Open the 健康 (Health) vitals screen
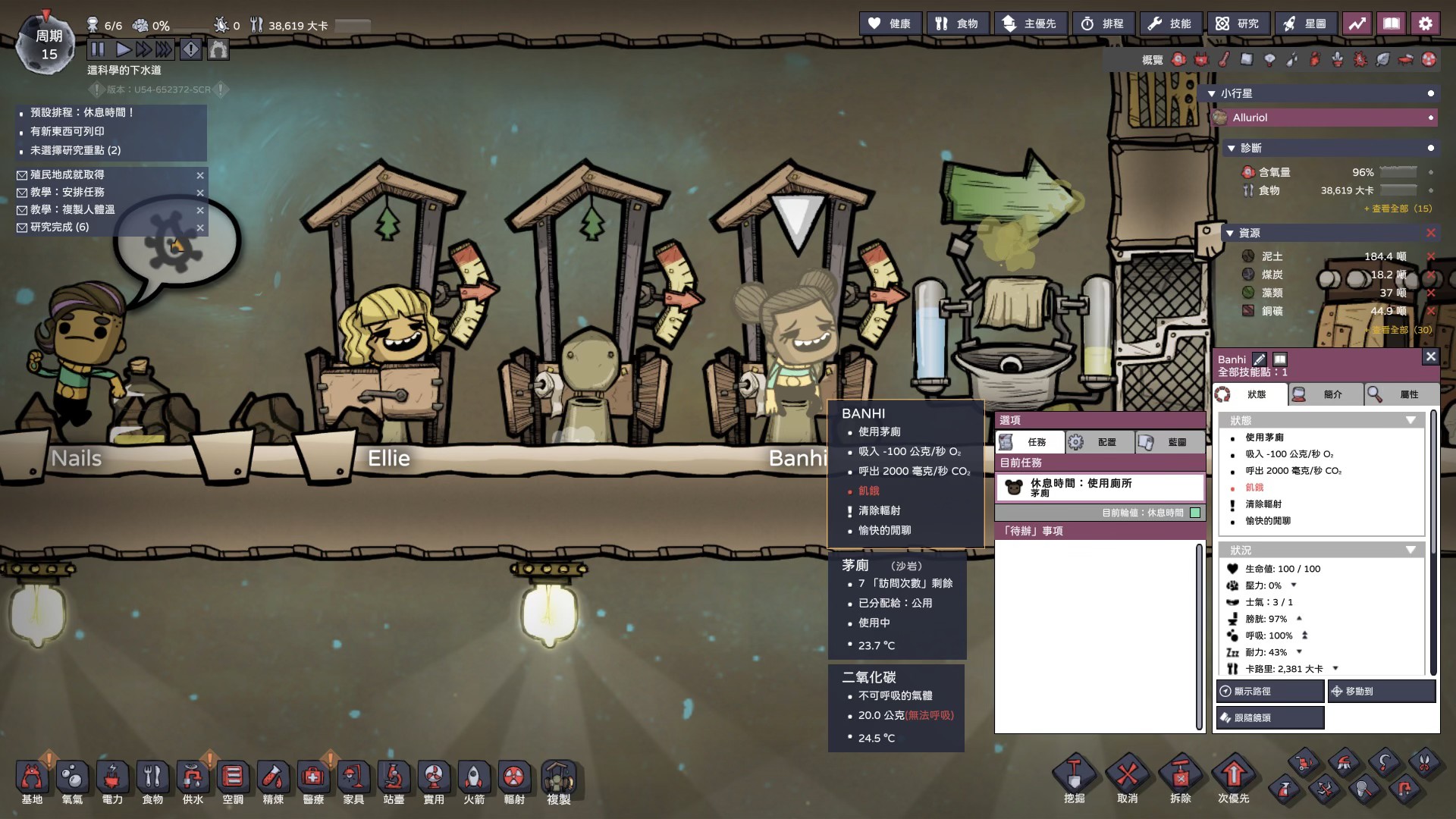The width and height of the screenshot is (1456, 819). click(890, 24)
